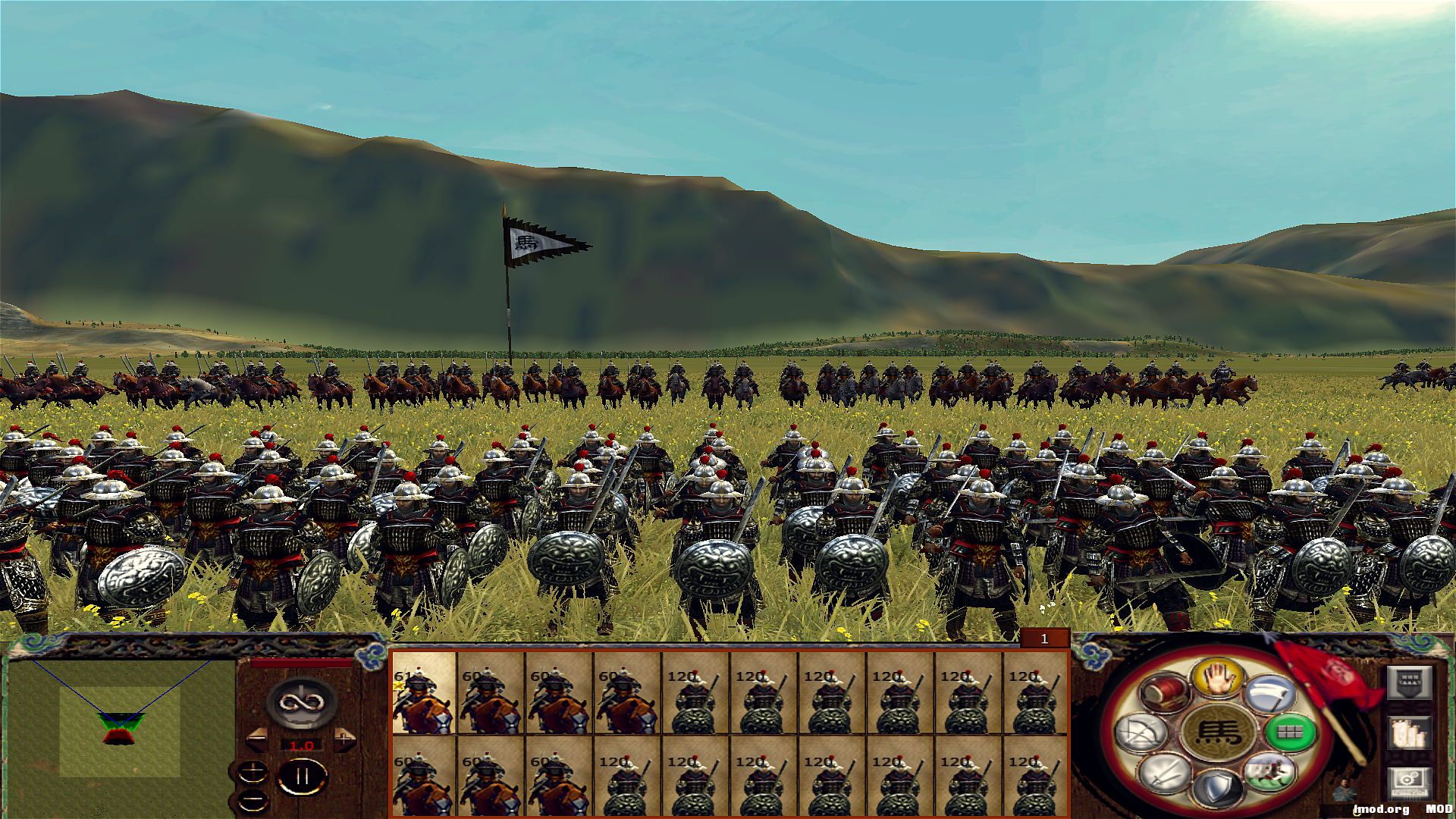
Task: Click the 1.0 speed display
Action: [x=301, y=745]
